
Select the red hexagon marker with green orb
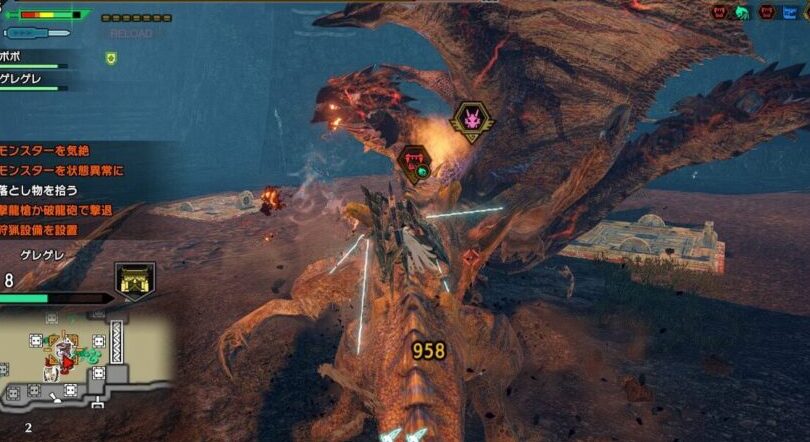click(x=414, y=163)
